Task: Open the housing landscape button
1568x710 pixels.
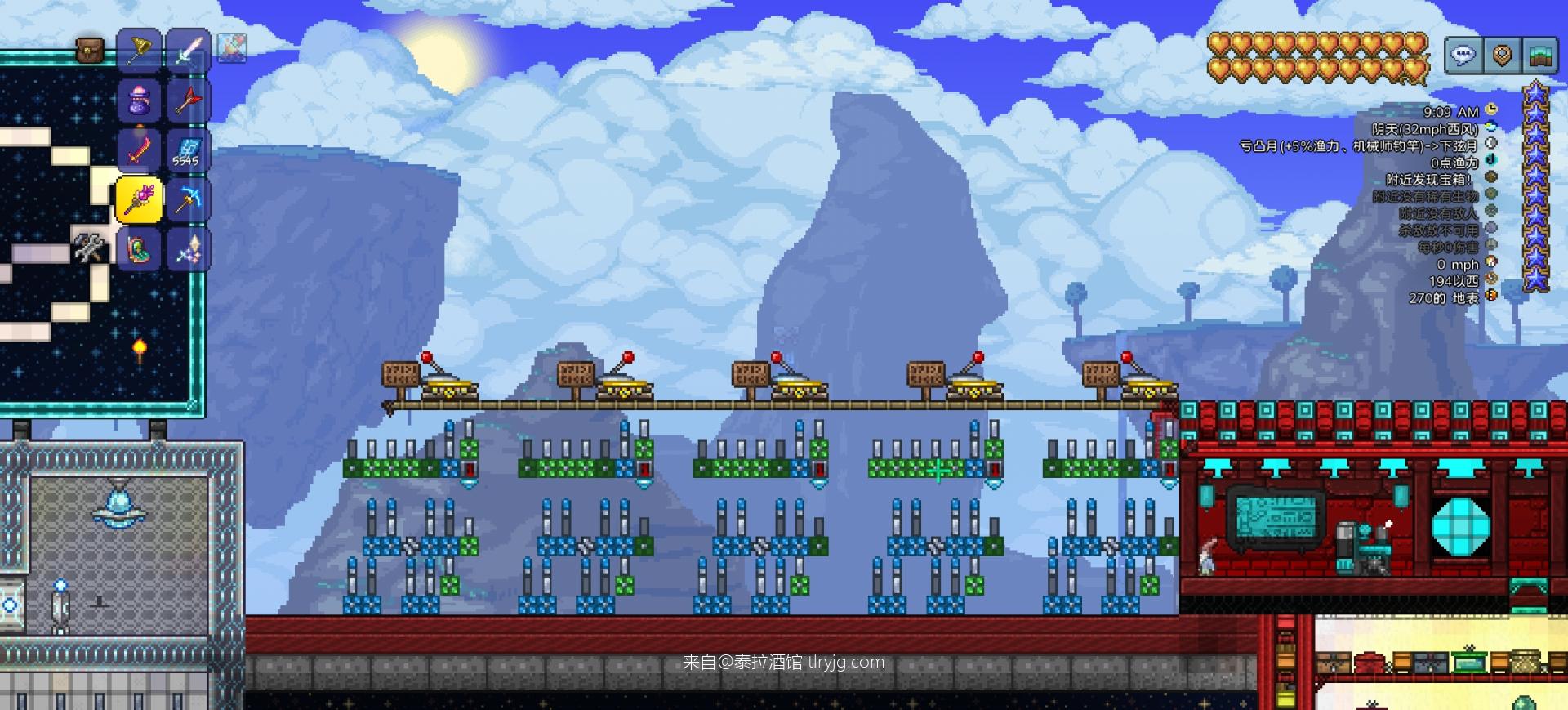Action: click(1539, 56)
